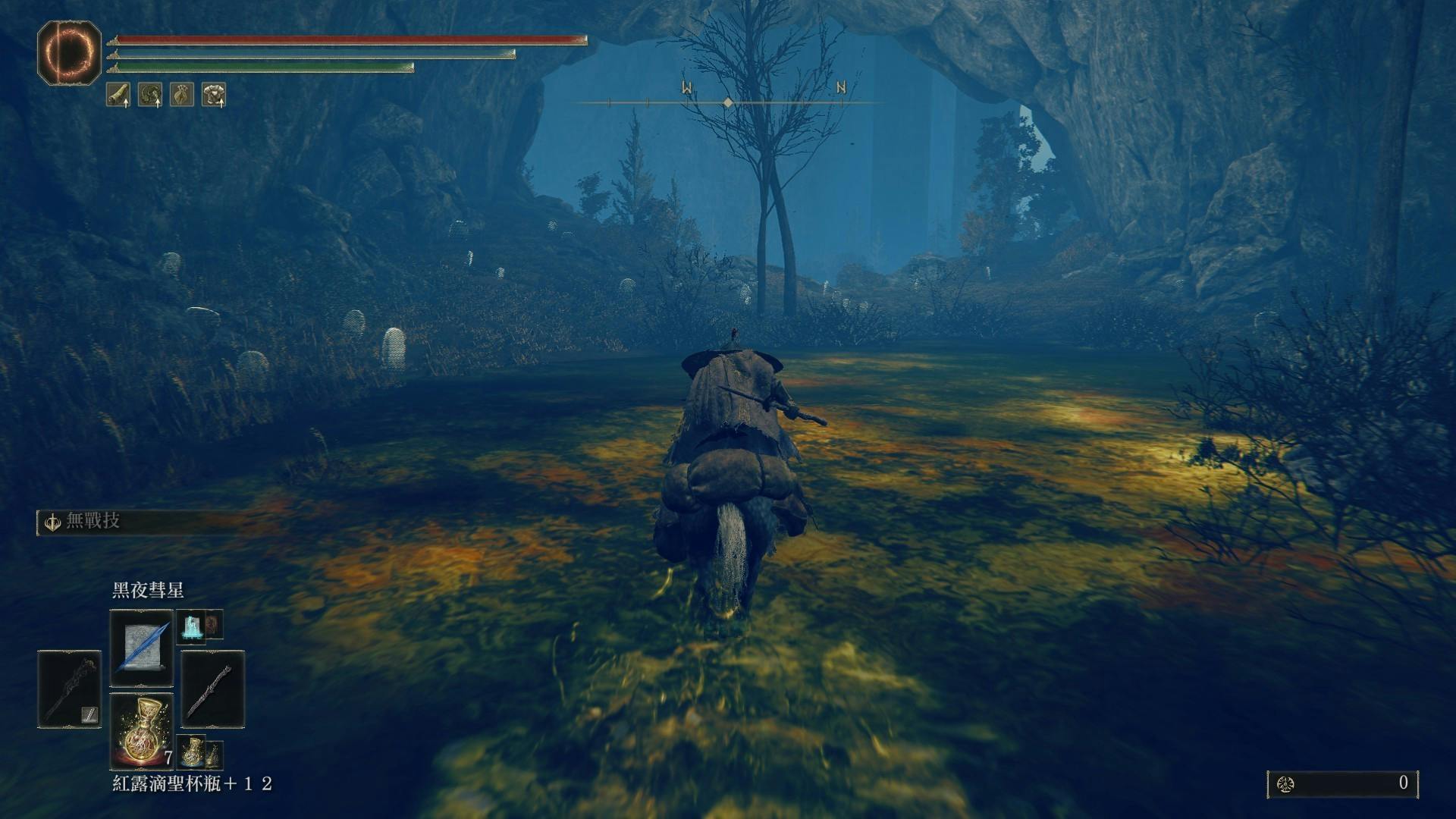Select the right-hand weapon slot
Viewport: 1456px width, 819px height.
pos(213,689)
